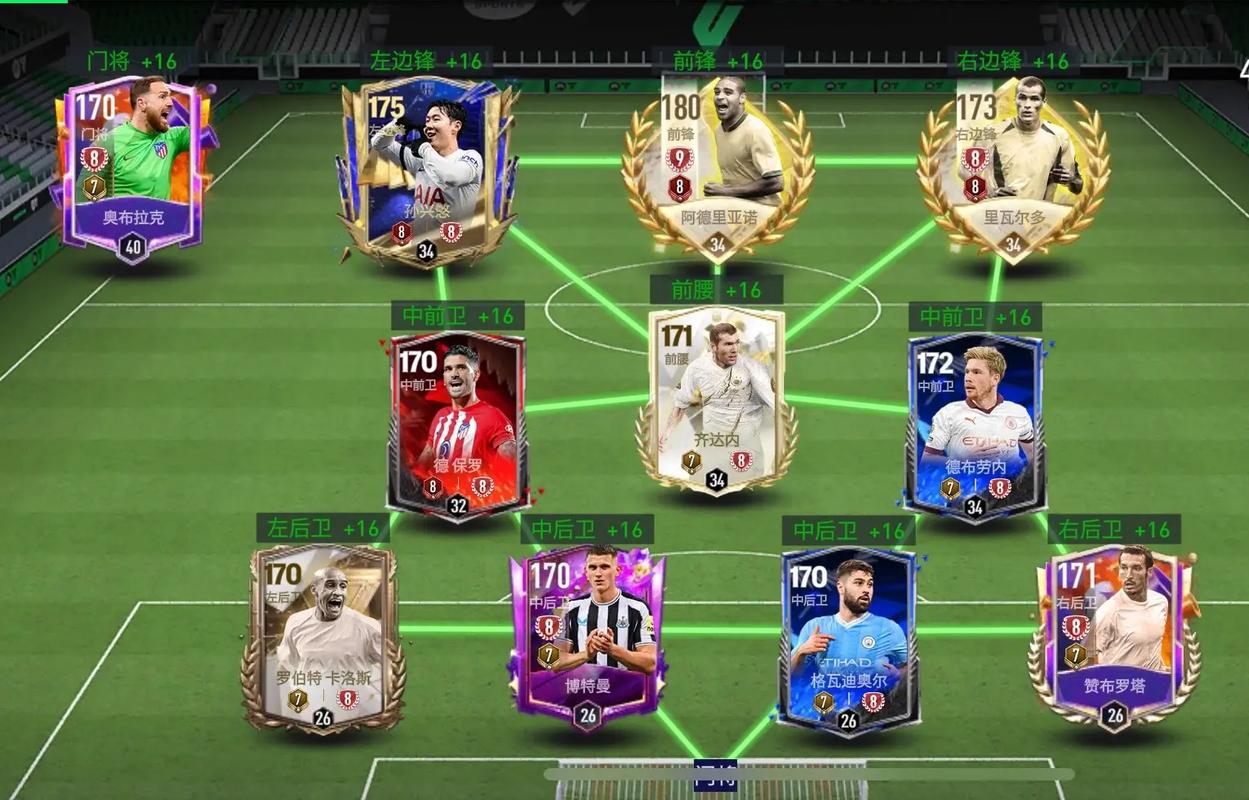The width and height of the screenshot is (1249, 800).
Task: Choose the Son Heung-min left winger card
Action: (x=428, y=170)
